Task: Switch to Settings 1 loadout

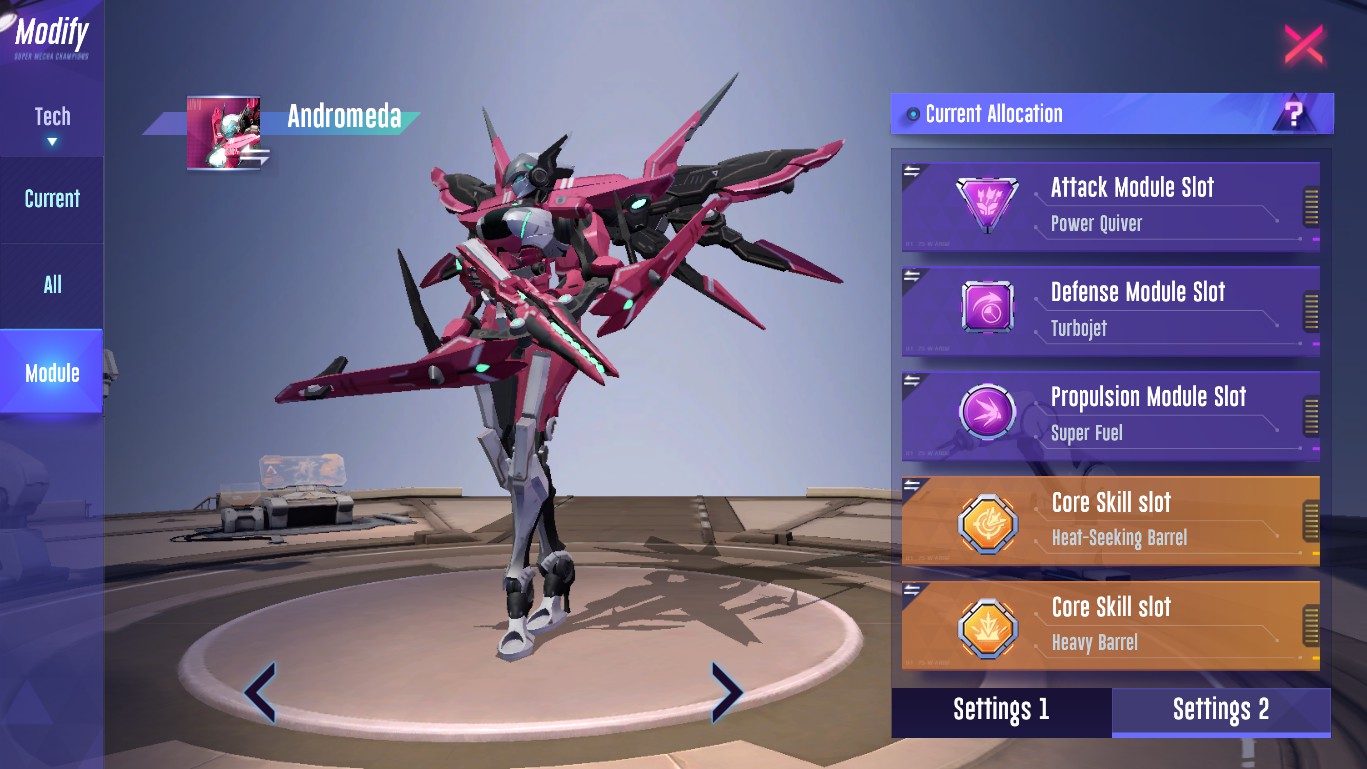Action: point(1001,710)
